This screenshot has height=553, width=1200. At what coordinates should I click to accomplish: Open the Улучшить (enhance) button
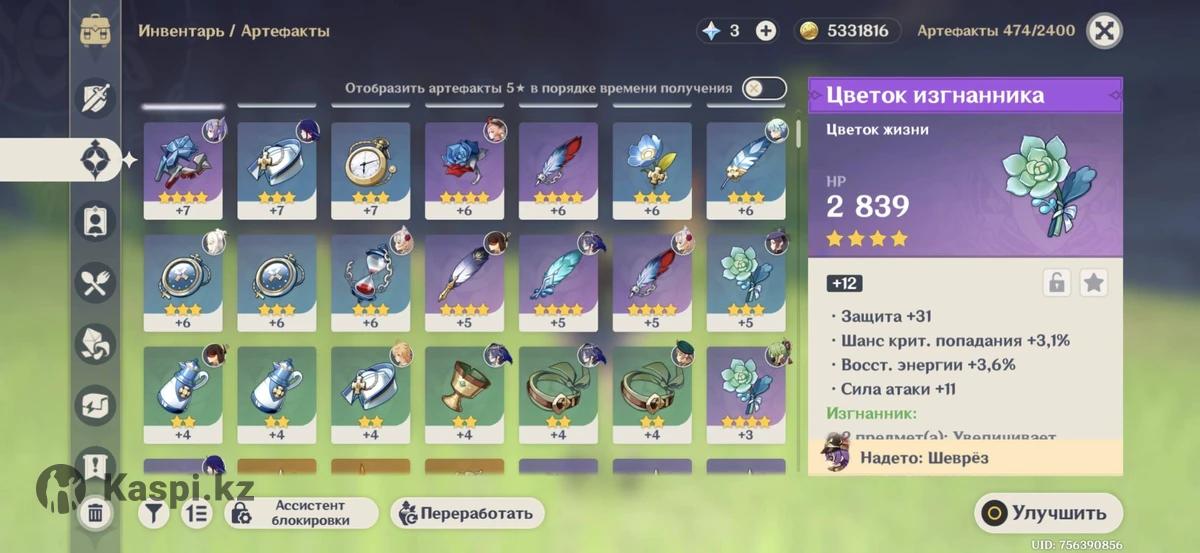pos(1047,514)
